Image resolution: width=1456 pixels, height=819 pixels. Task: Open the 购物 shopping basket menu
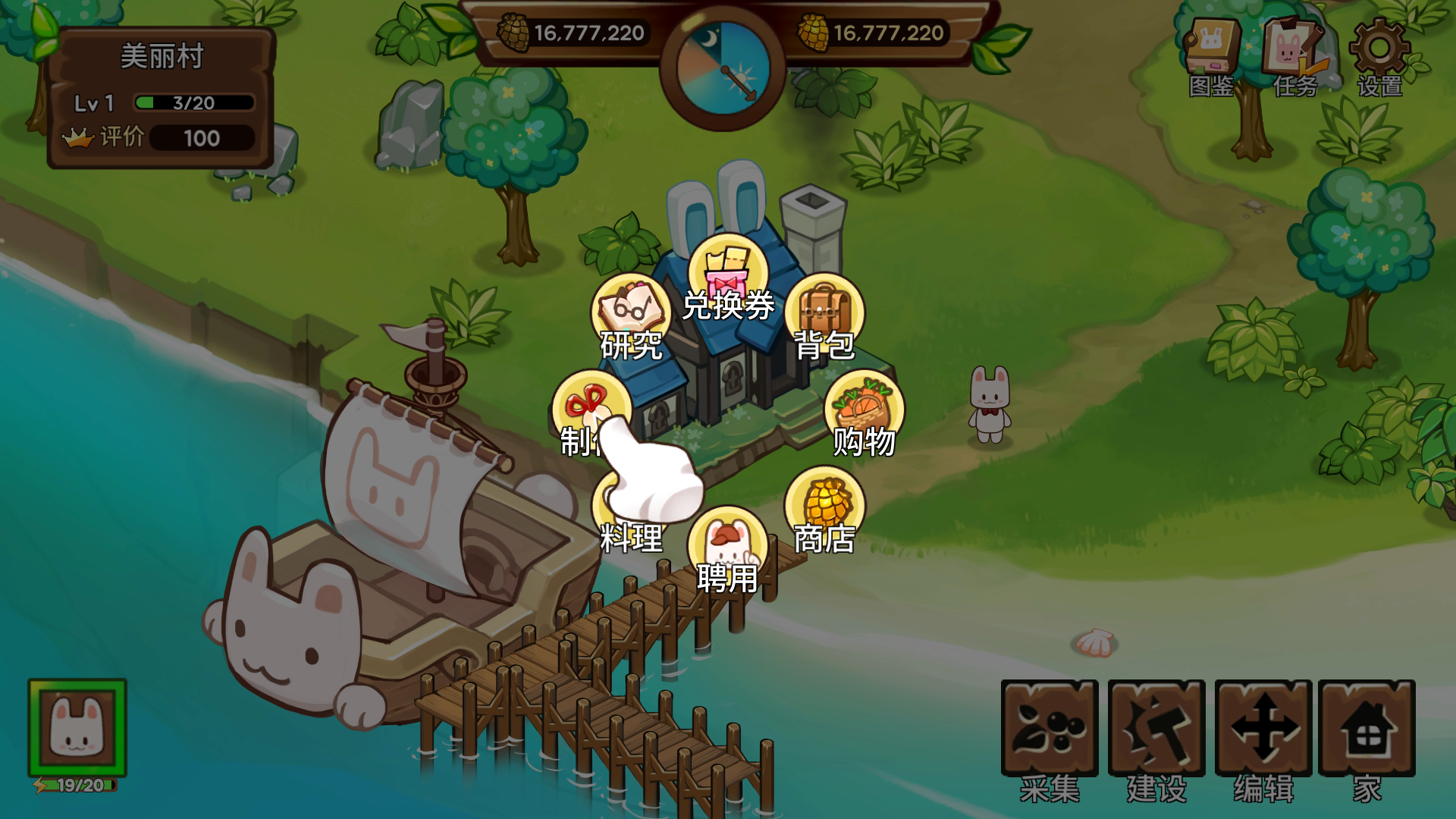pos(864,412)
